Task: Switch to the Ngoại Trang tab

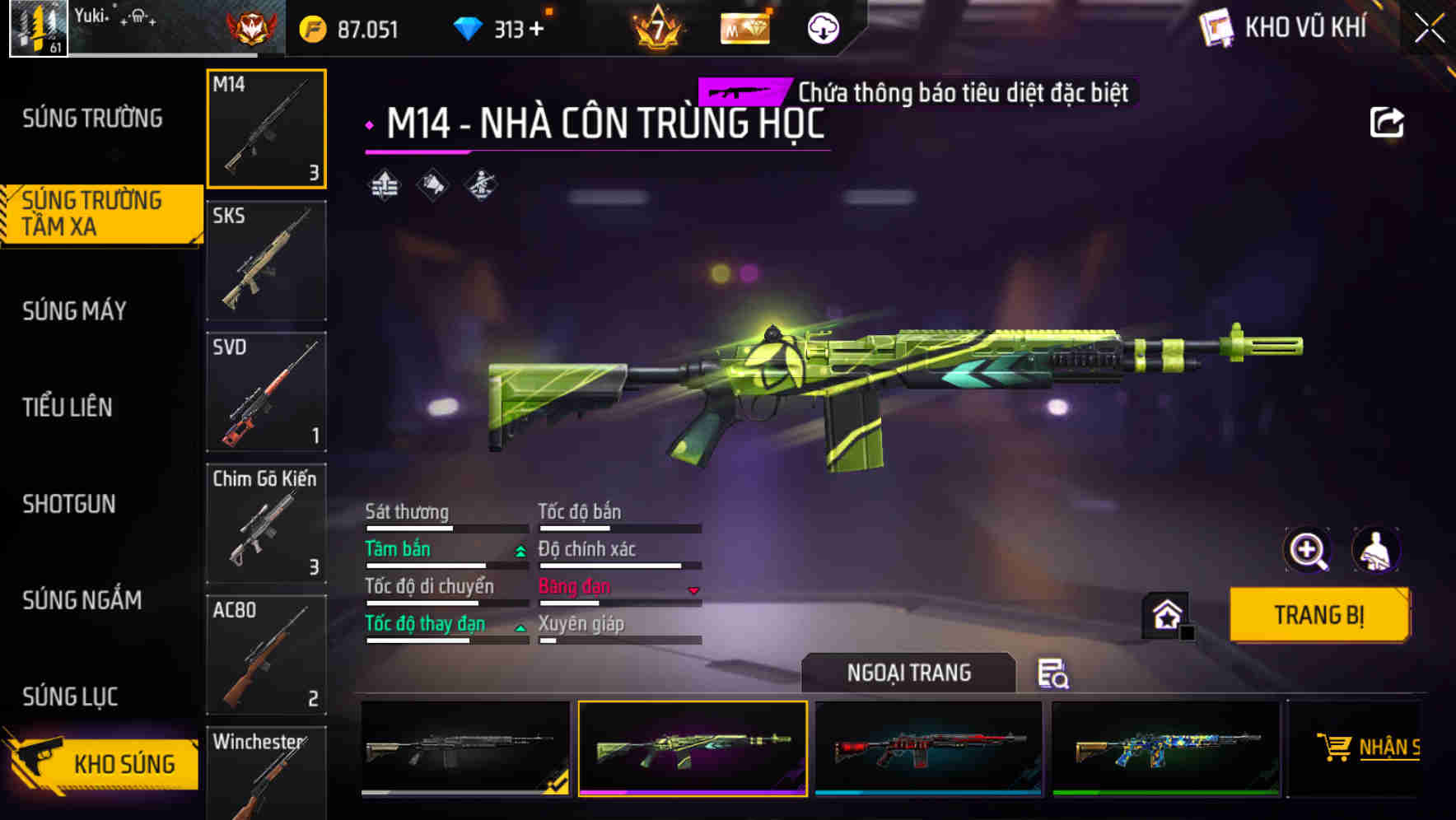Action: (908, 672)
